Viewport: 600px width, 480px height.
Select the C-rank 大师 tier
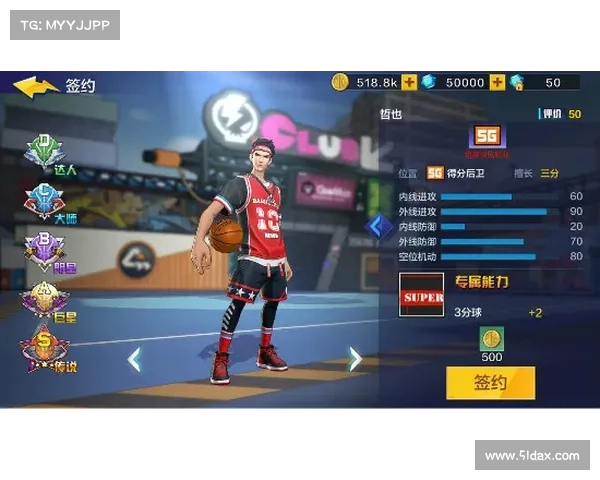[45, 201]
